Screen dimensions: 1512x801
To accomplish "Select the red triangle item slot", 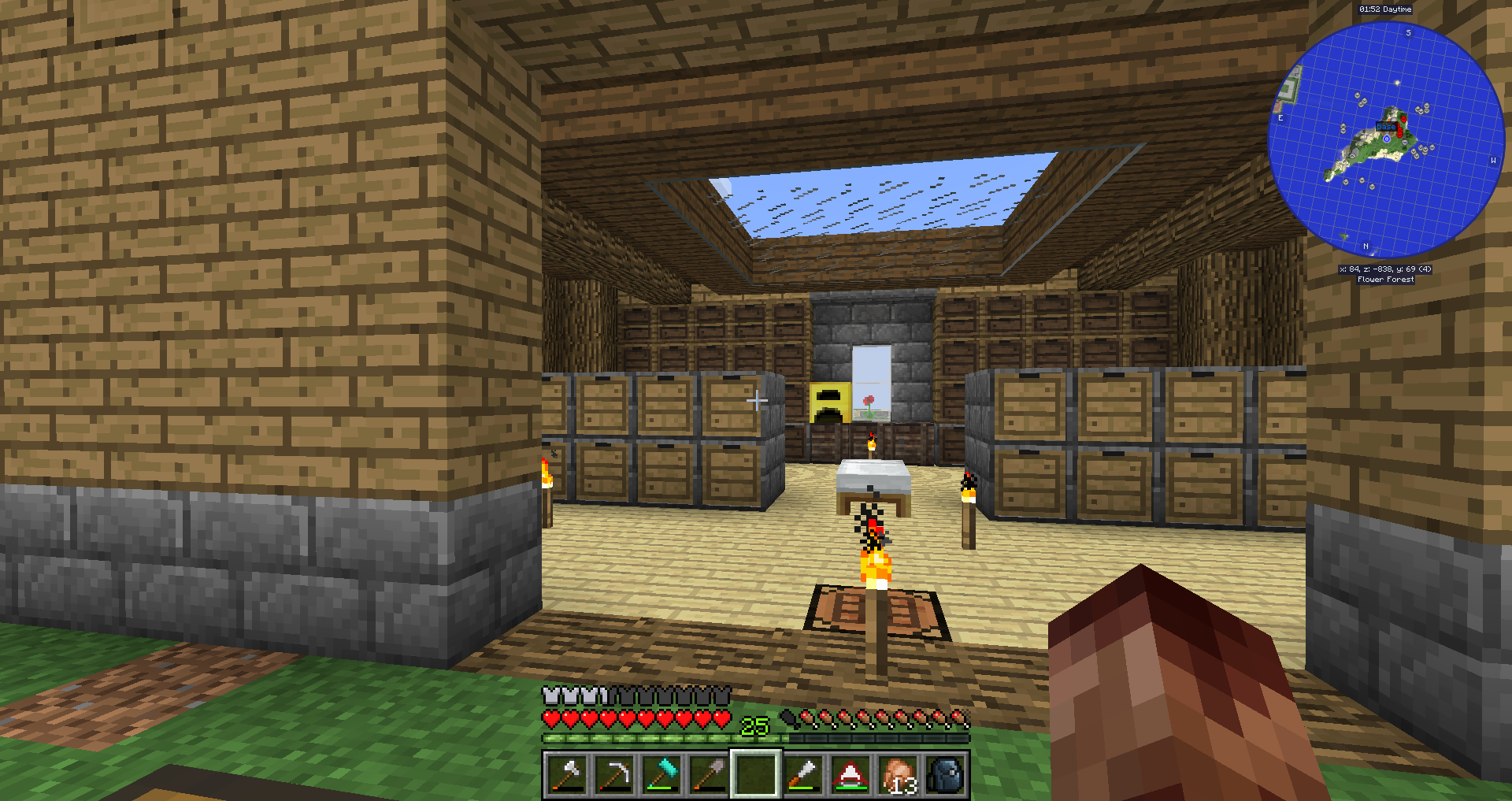I will click(850, 774).
